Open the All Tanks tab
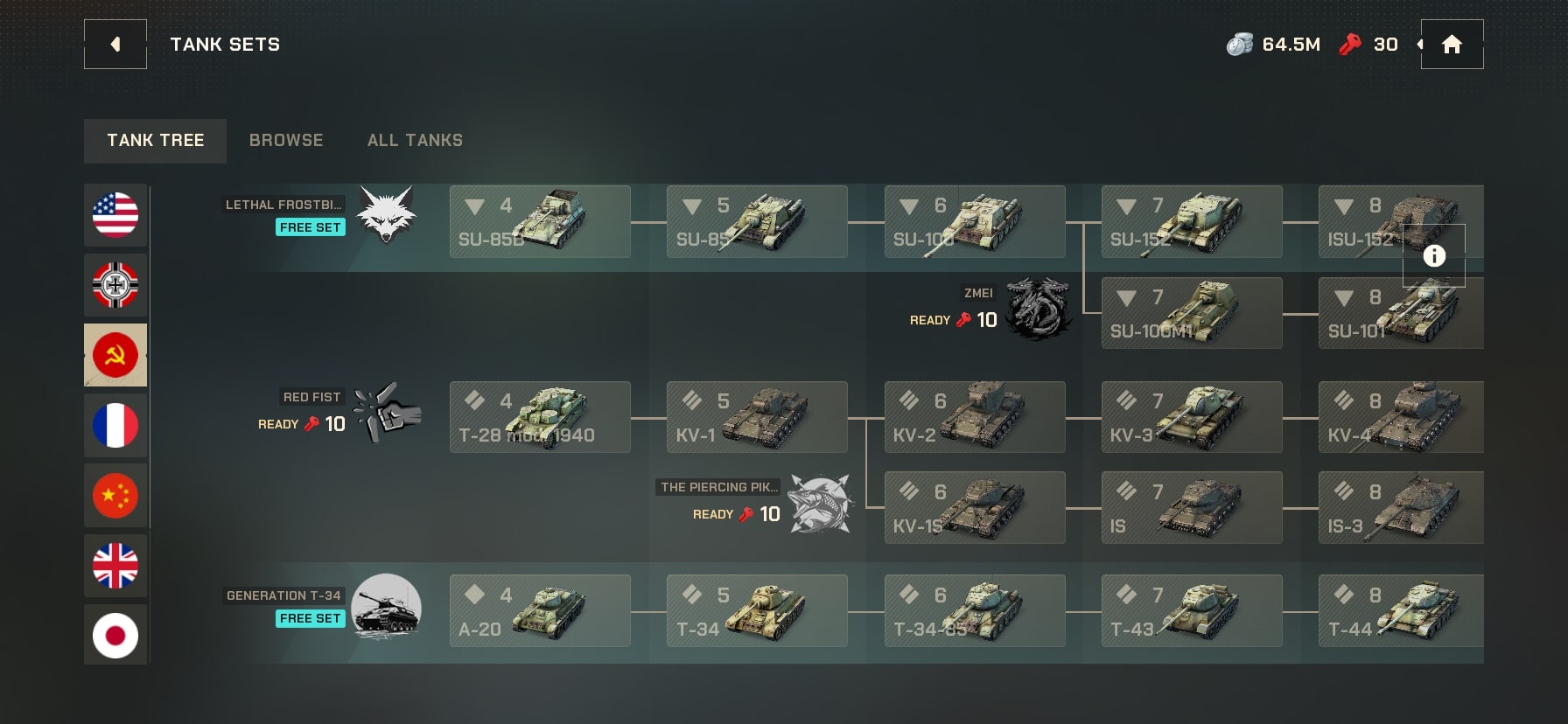This screenshot has height=724, width=1568. 415,141
